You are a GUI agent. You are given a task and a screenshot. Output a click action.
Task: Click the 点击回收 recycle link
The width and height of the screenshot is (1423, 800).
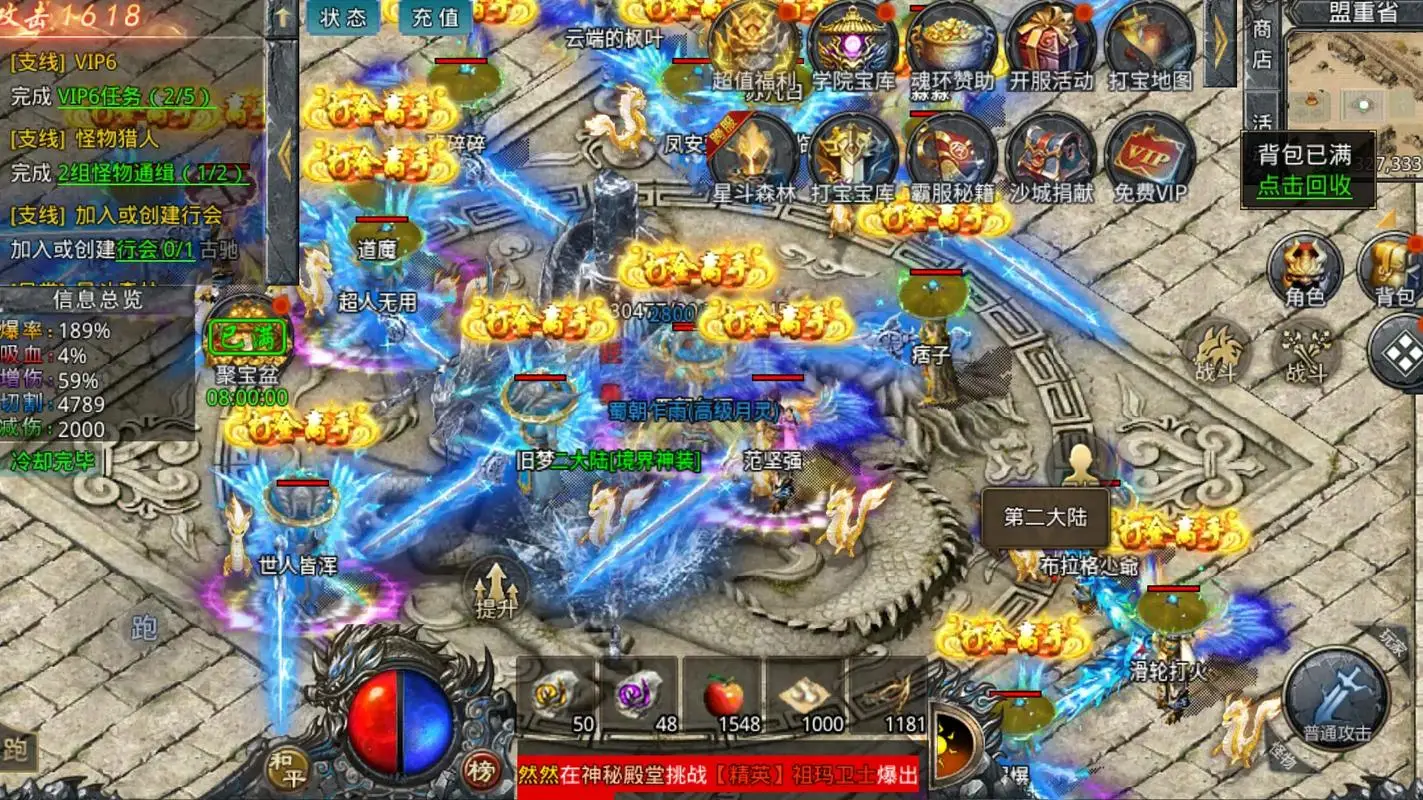point(1304,185)
